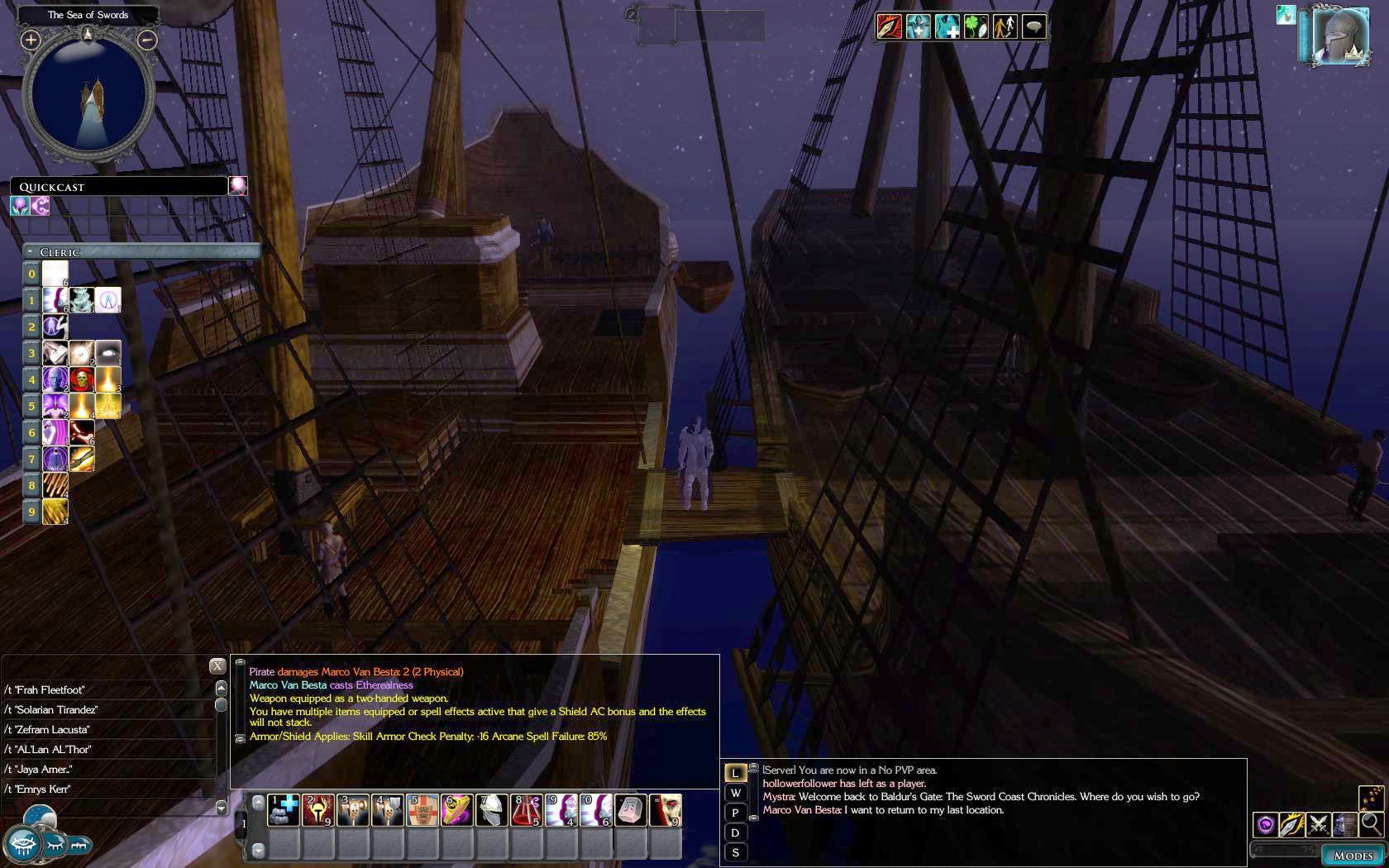Select the four-leaf clover buff icon

pos(976,27)
